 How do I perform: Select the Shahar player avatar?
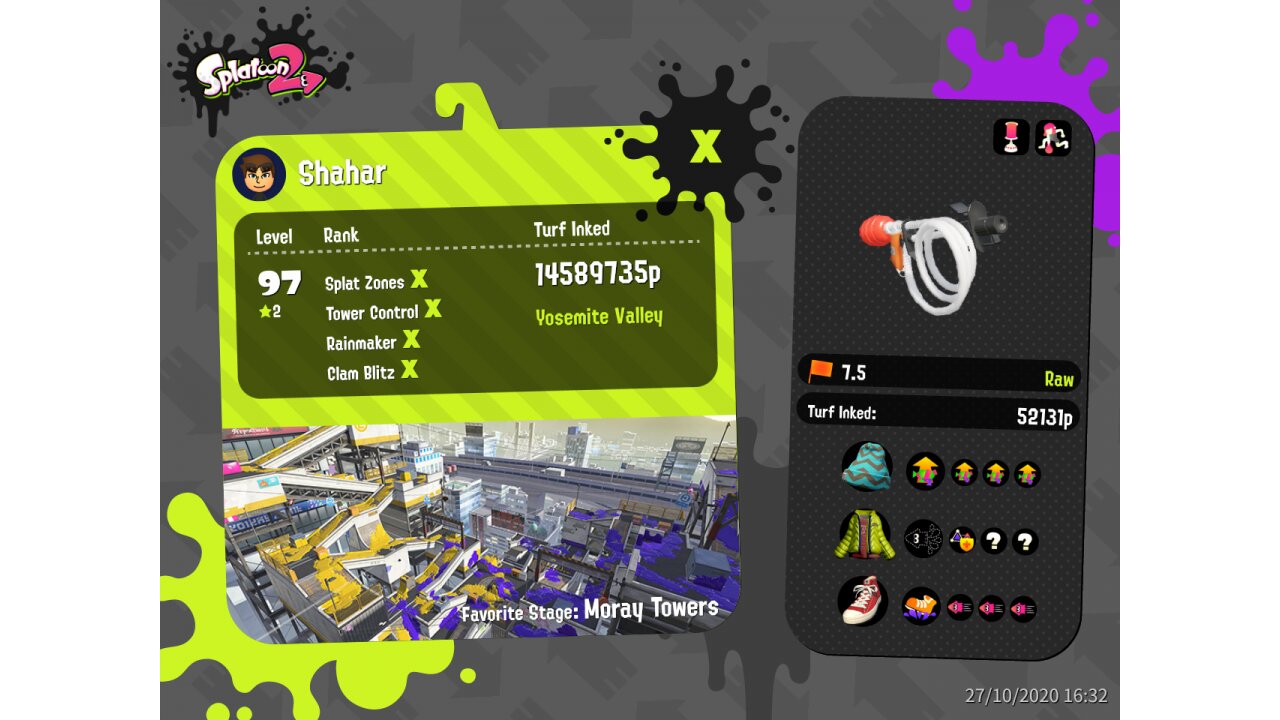259,175
